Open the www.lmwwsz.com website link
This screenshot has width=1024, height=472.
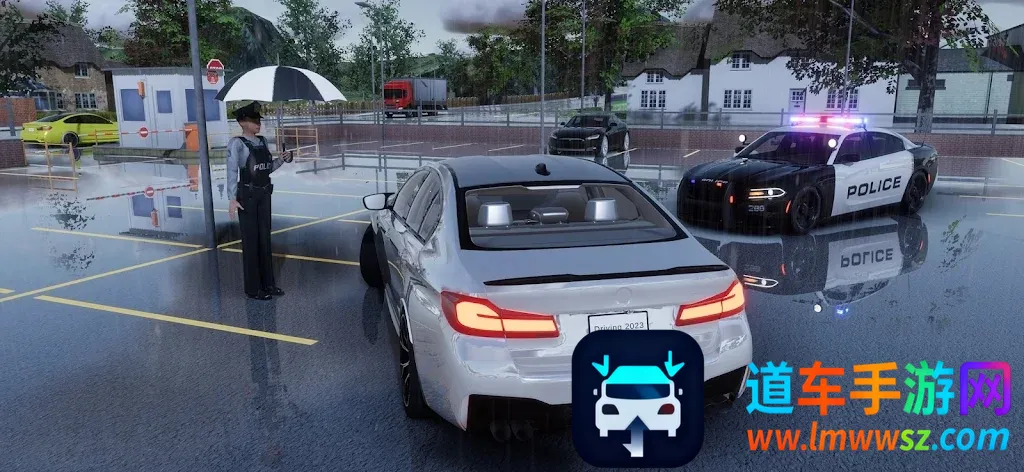(x=878, y=439)
